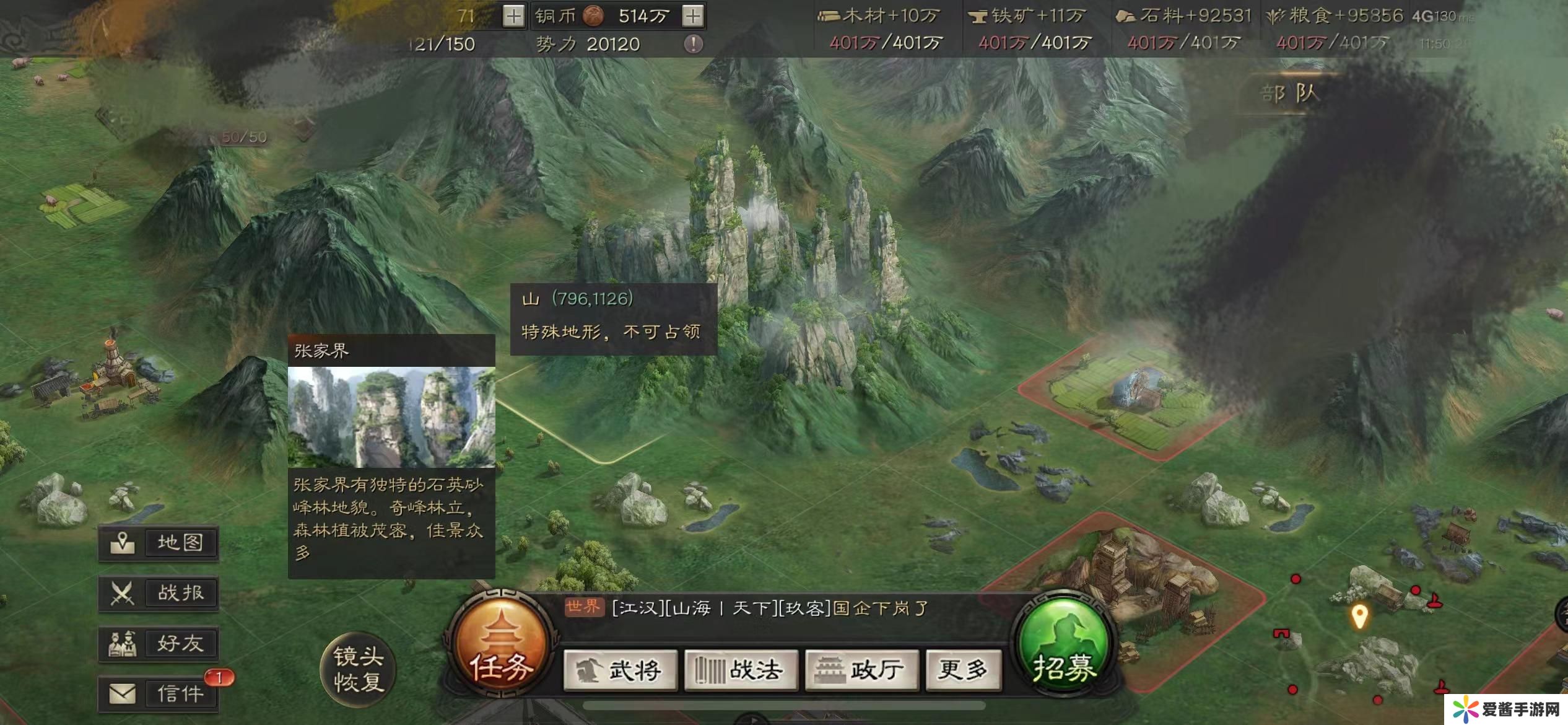Open the 地图 map button
Screen dimensions: 1568x725
click(159, 543)
